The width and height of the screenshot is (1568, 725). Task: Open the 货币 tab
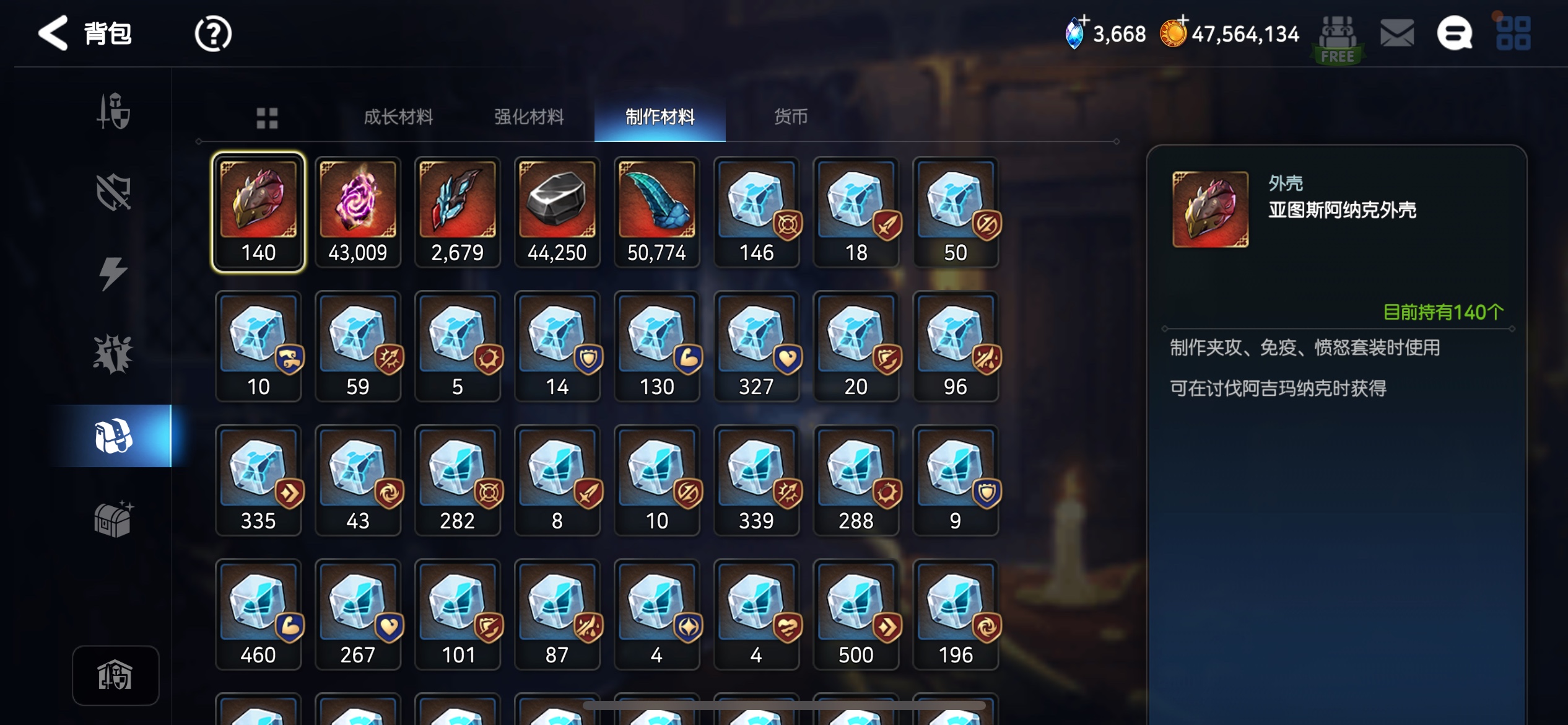(790, 116)
